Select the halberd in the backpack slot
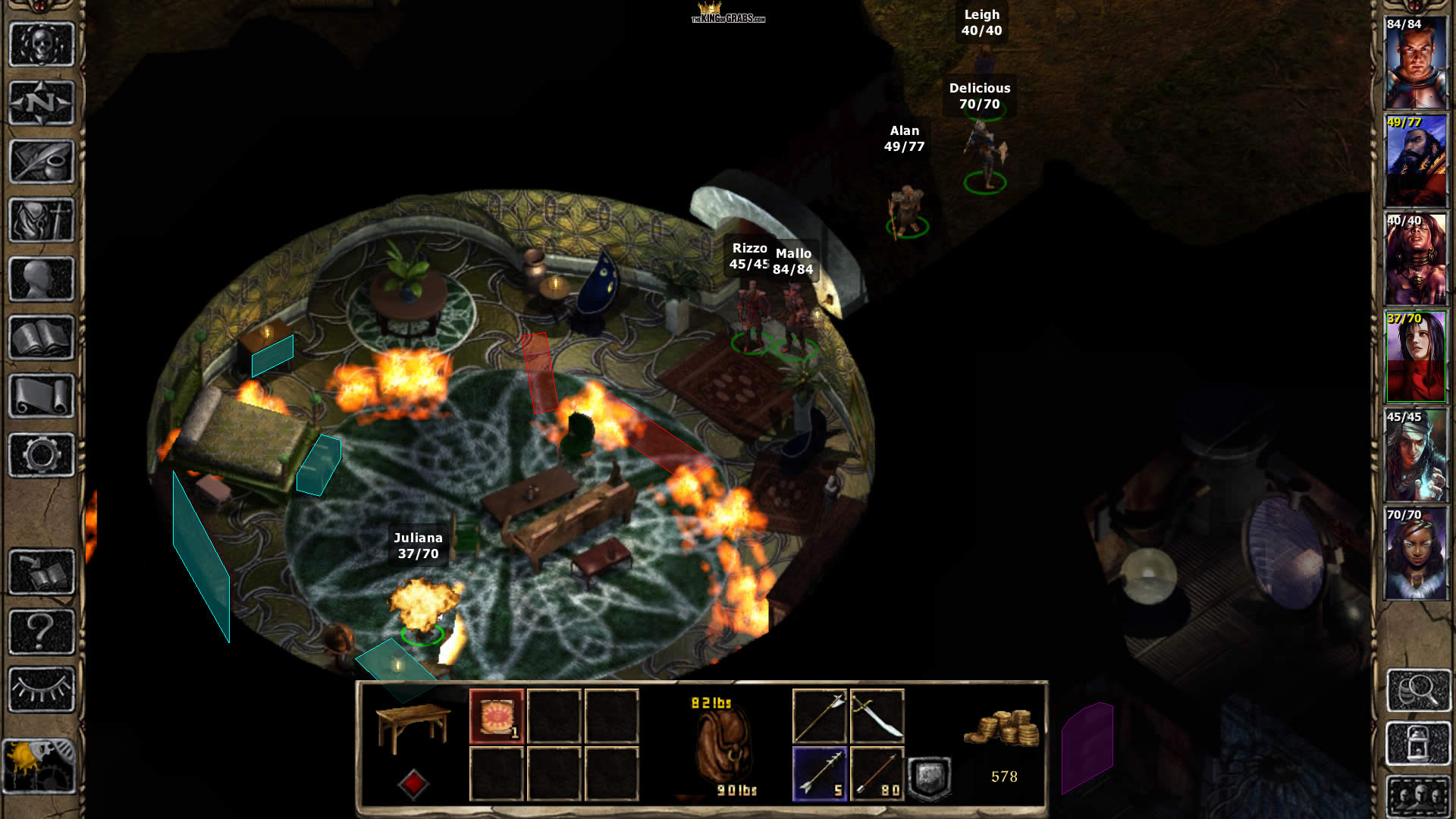 [820, 717]
